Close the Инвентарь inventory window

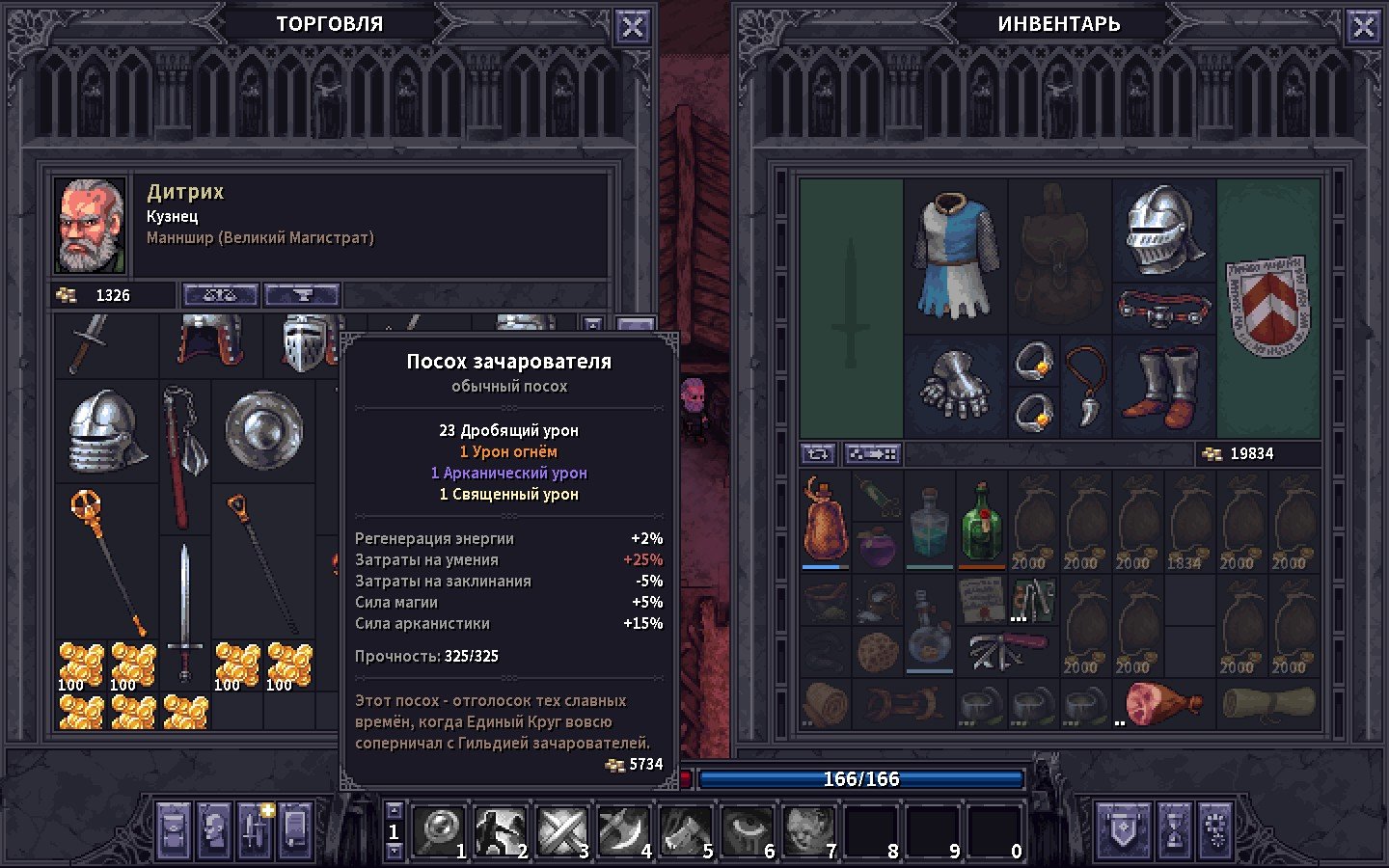pyautogui.click(x=1363, y=27)
